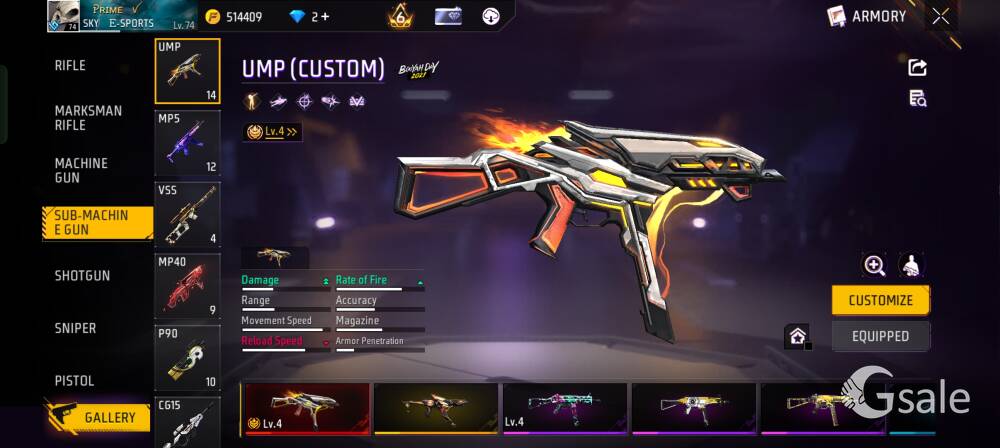The height and width of the screenshot is (448, 1000).
Task: Open the Lv.4 skin level details
Action: click(x=272, y=131)
